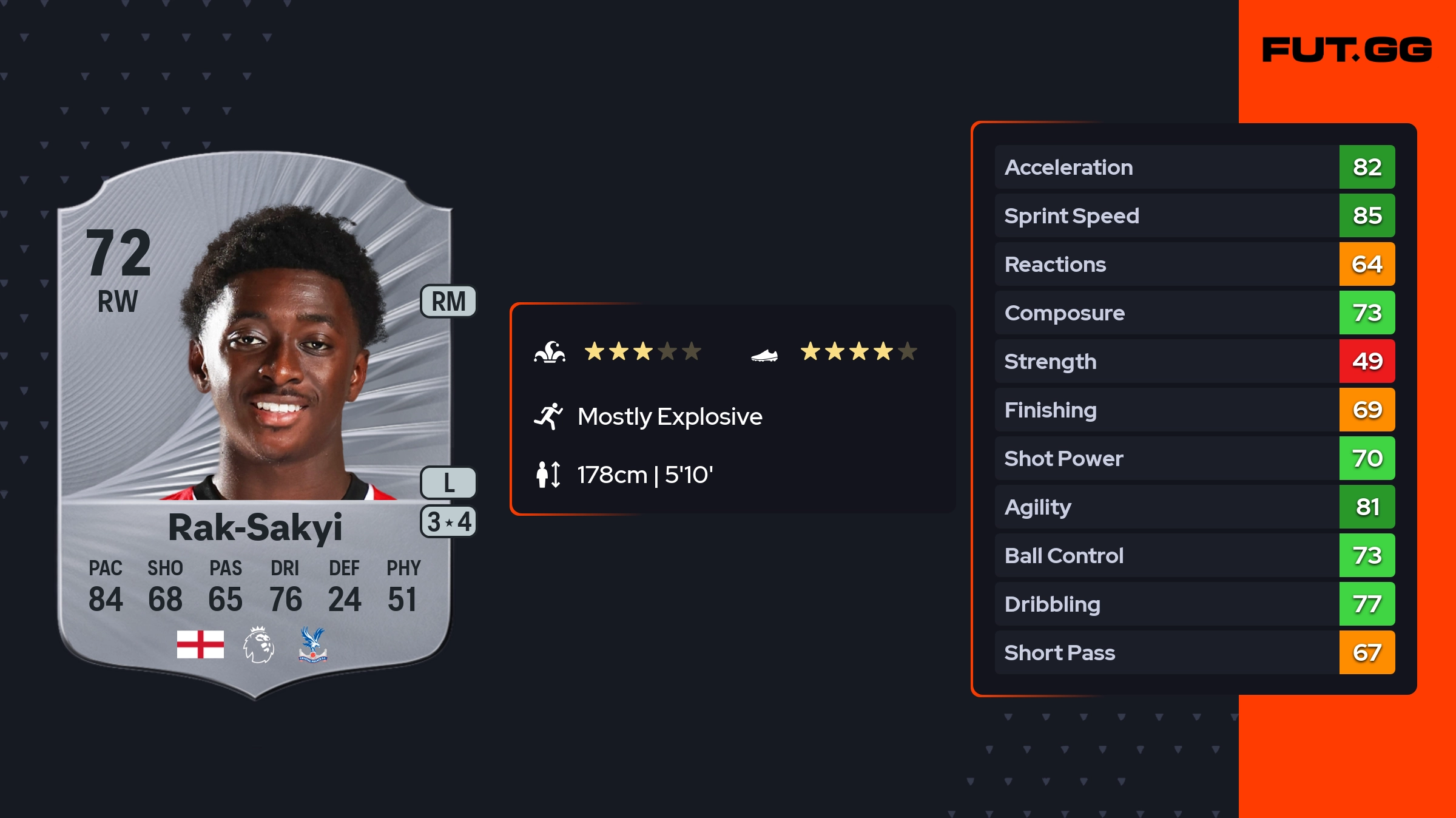Click the Mostly Explosive AcceleRATE label

669,417
